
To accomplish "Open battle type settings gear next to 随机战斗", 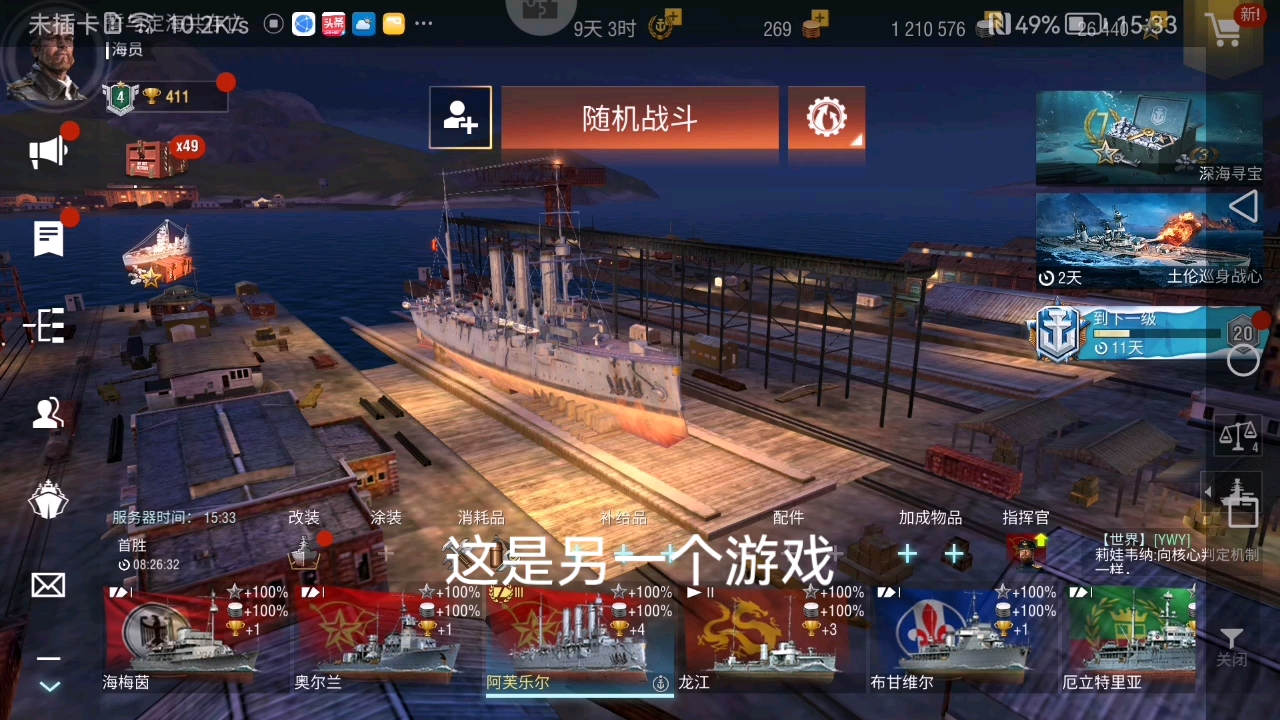I will coord(826,117).
